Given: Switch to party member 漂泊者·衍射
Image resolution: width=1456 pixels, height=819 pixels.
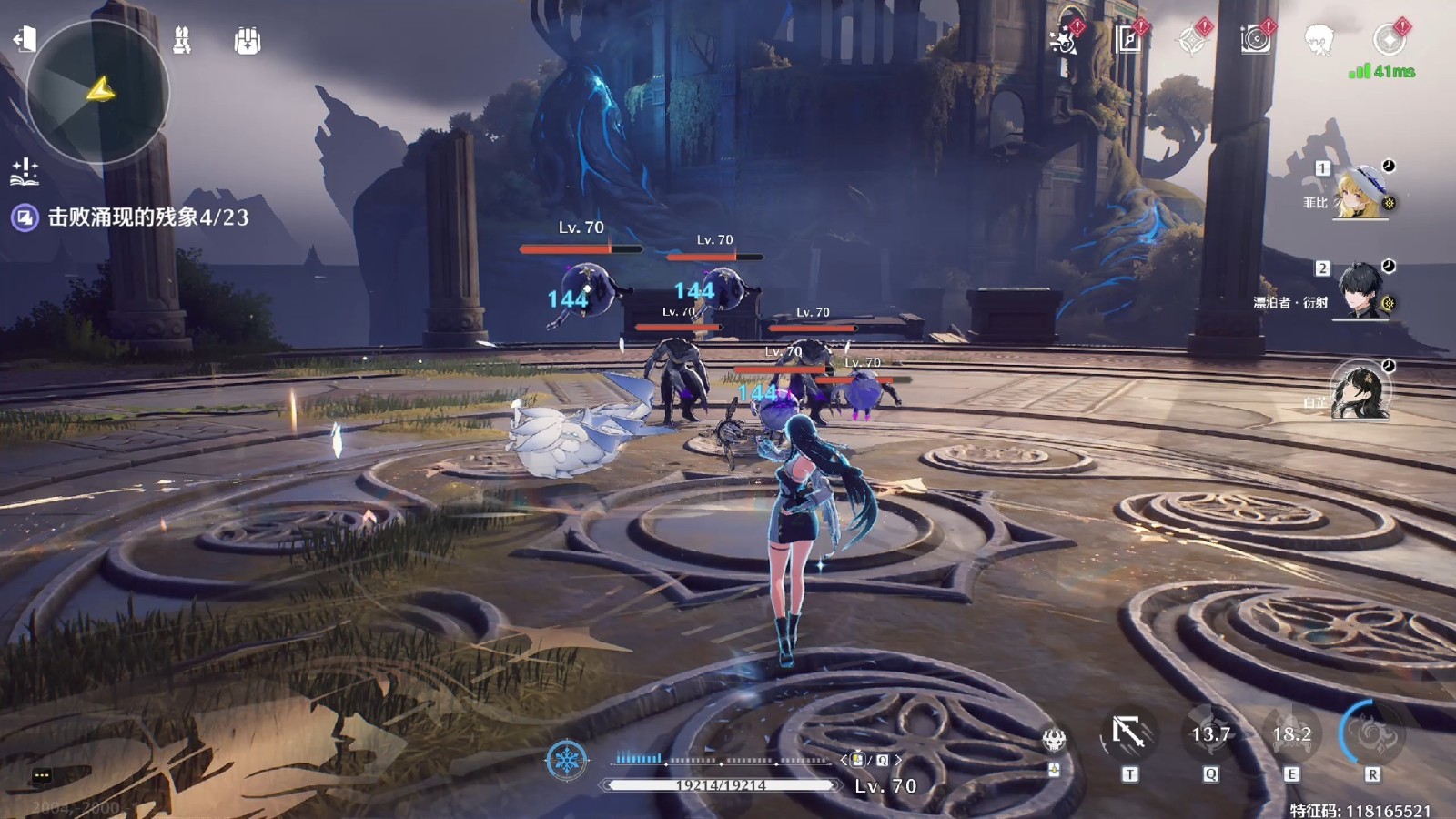Looking at the screenshot, I should [x=1361, y=291].
